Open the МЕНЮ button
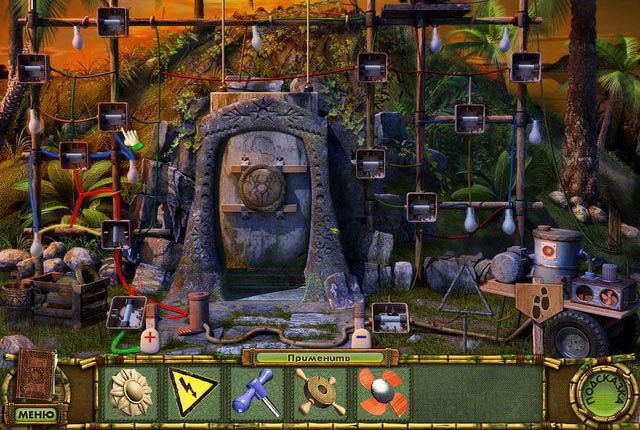640x430 pixels. point(33,412)
